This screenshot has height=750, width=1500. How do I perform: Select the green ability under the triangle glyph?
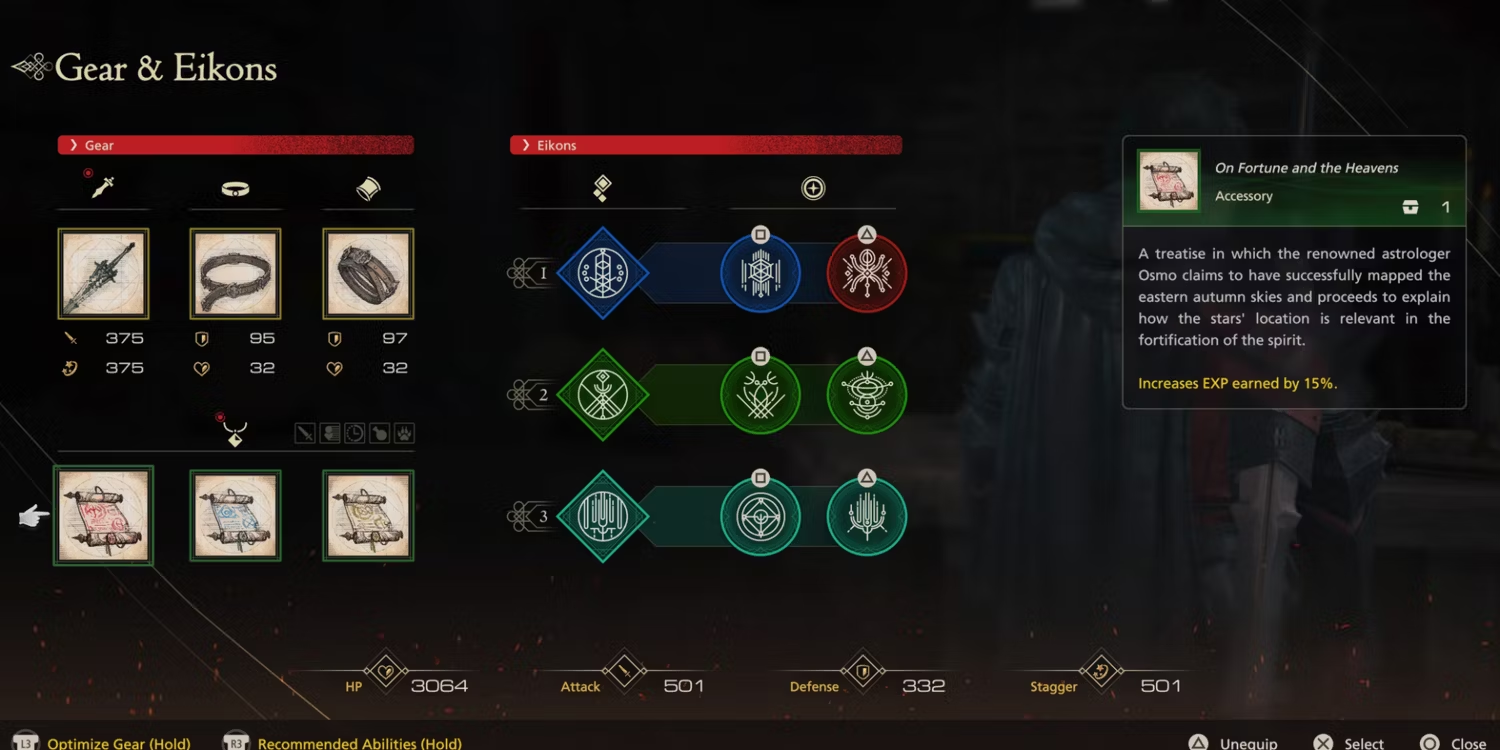(867, 395)
